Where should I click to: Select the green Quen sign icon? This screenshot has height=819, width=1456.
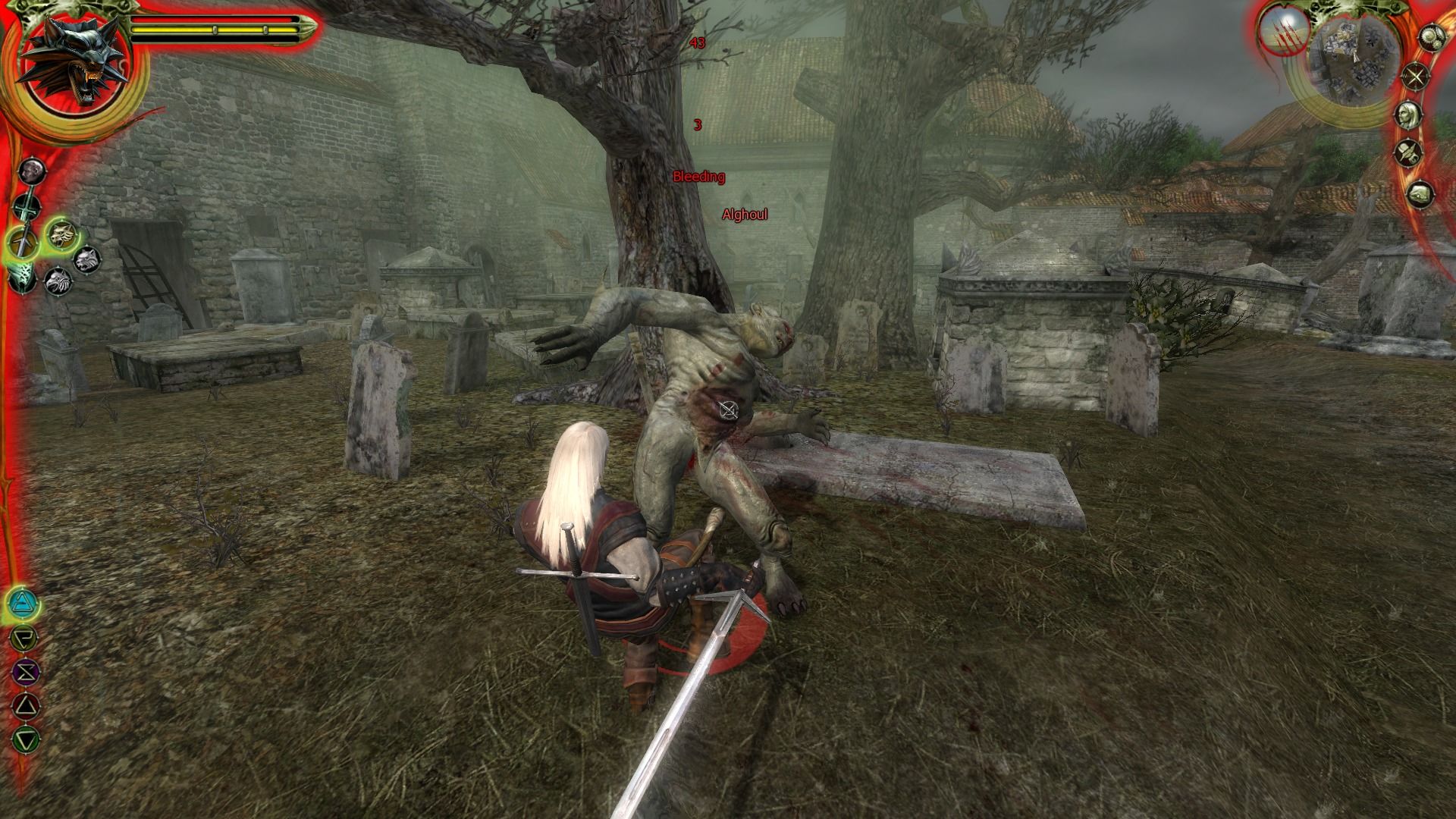click(x=27, y=737)
